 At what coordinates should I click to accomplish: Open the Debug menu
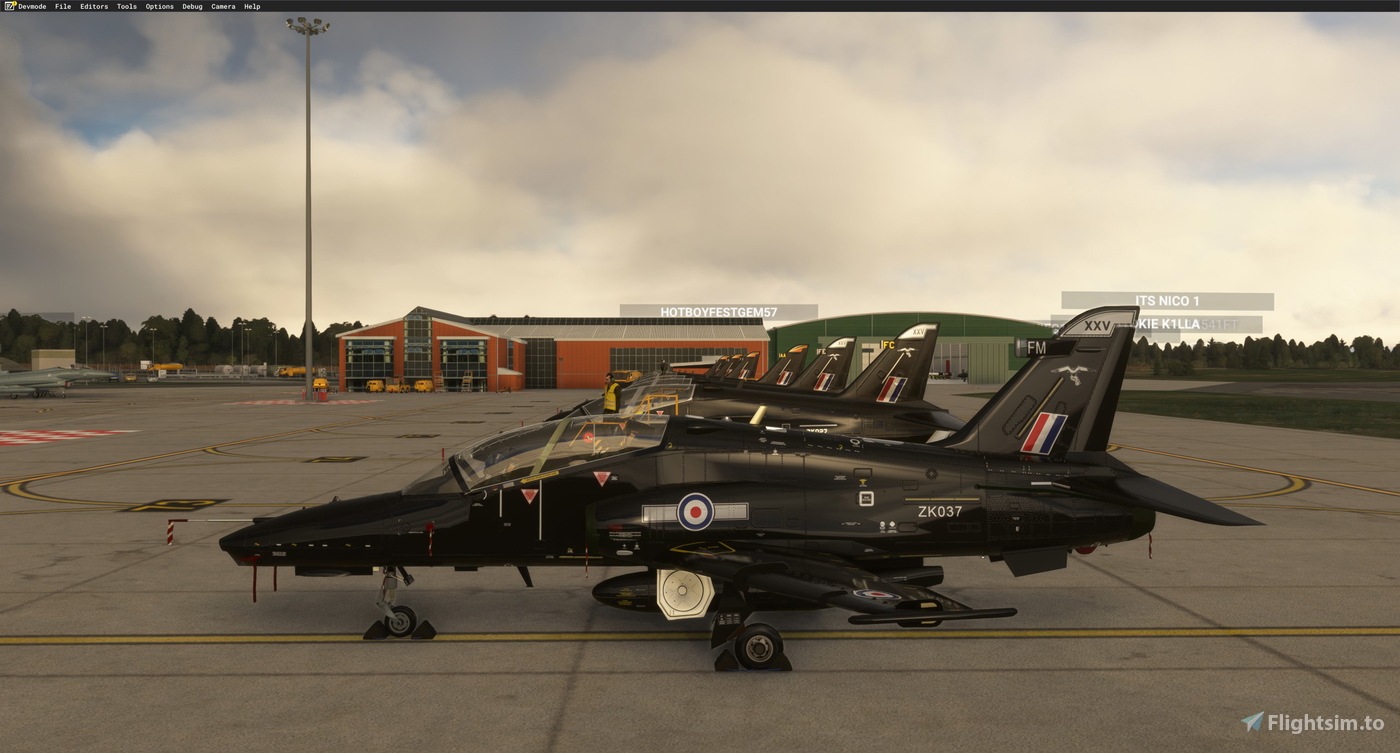click(191, 5)
